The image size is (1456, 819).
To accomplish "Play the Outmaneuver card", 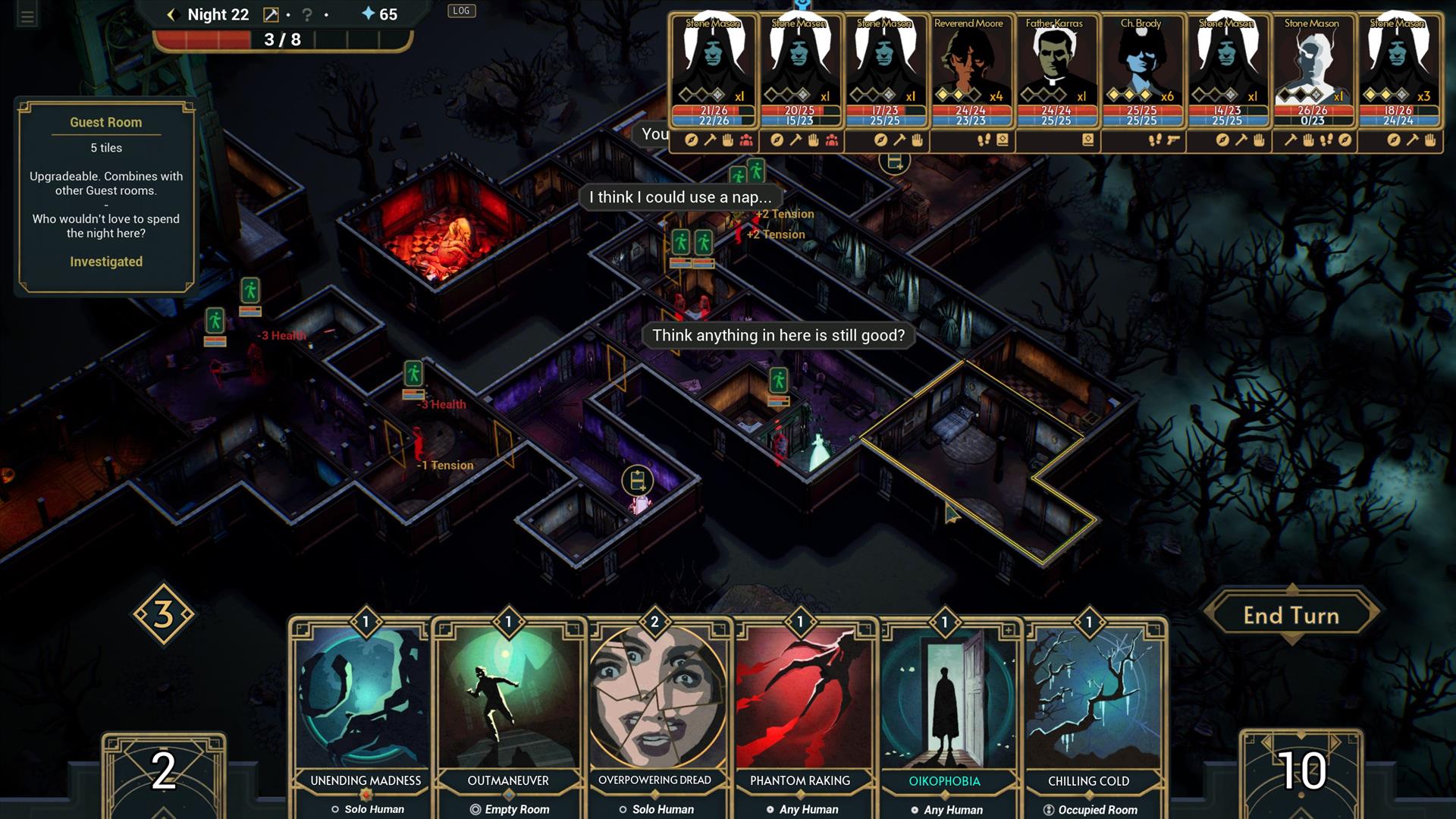I will [x=508, y=705].
